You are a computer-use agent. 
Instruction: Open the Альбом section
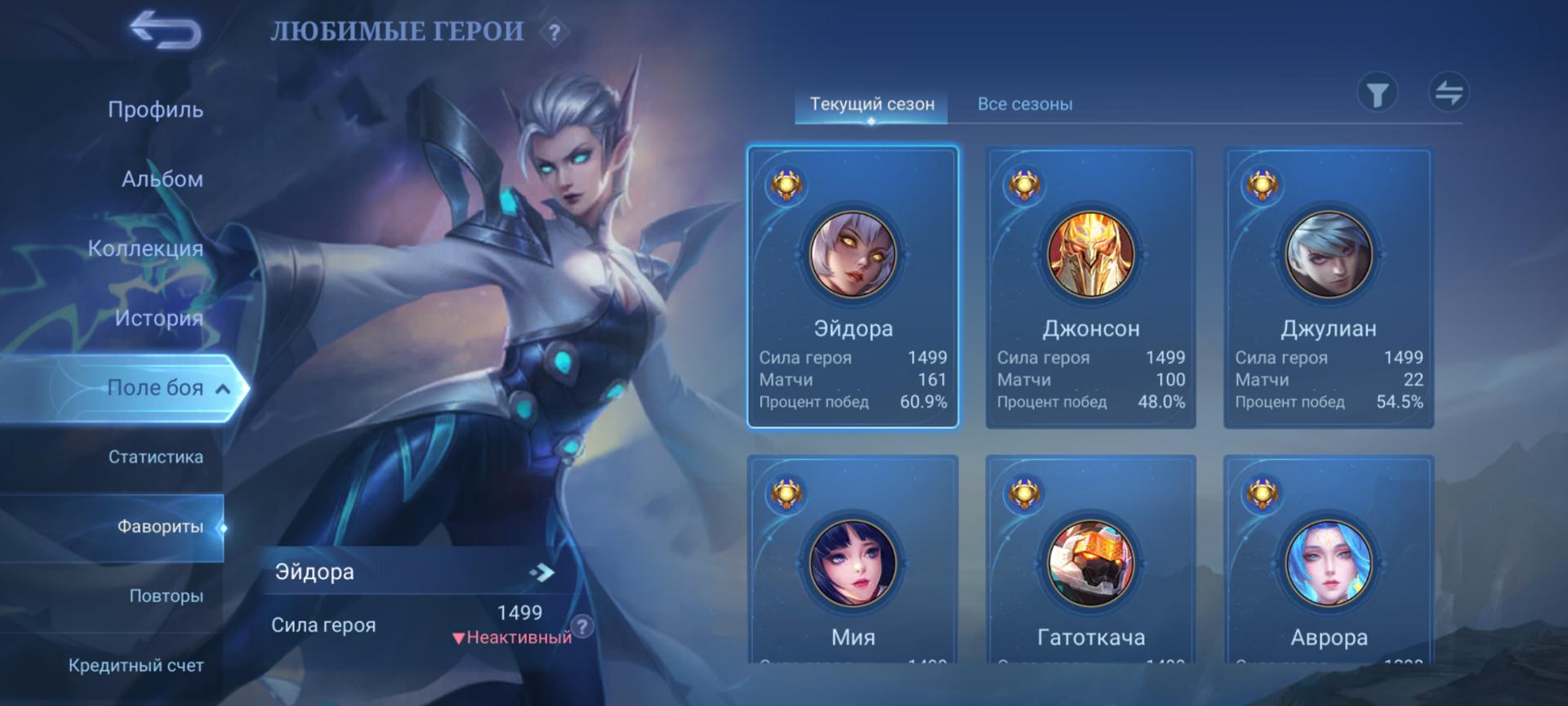pos(162,179)
